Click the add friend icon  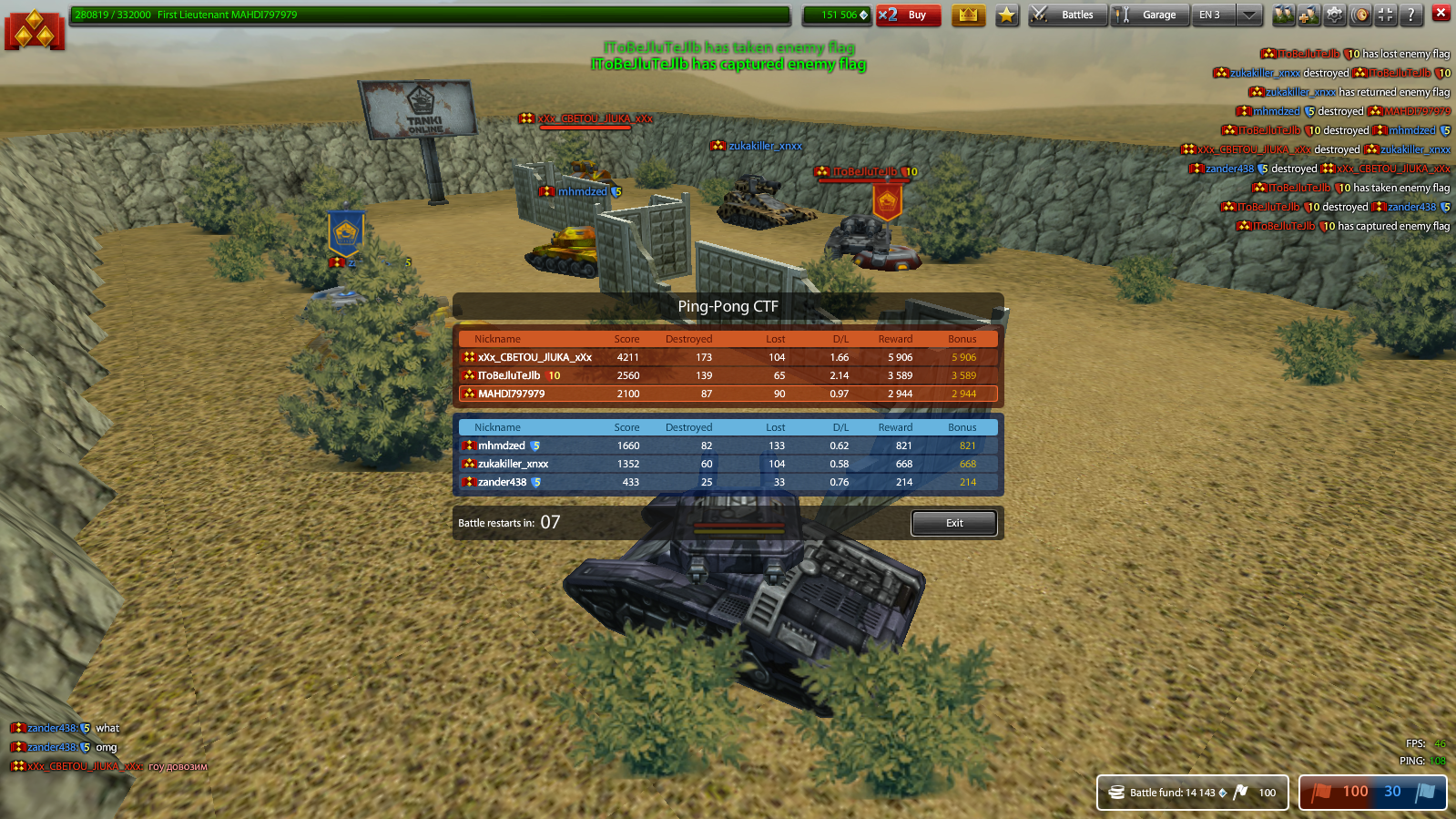1308,15
